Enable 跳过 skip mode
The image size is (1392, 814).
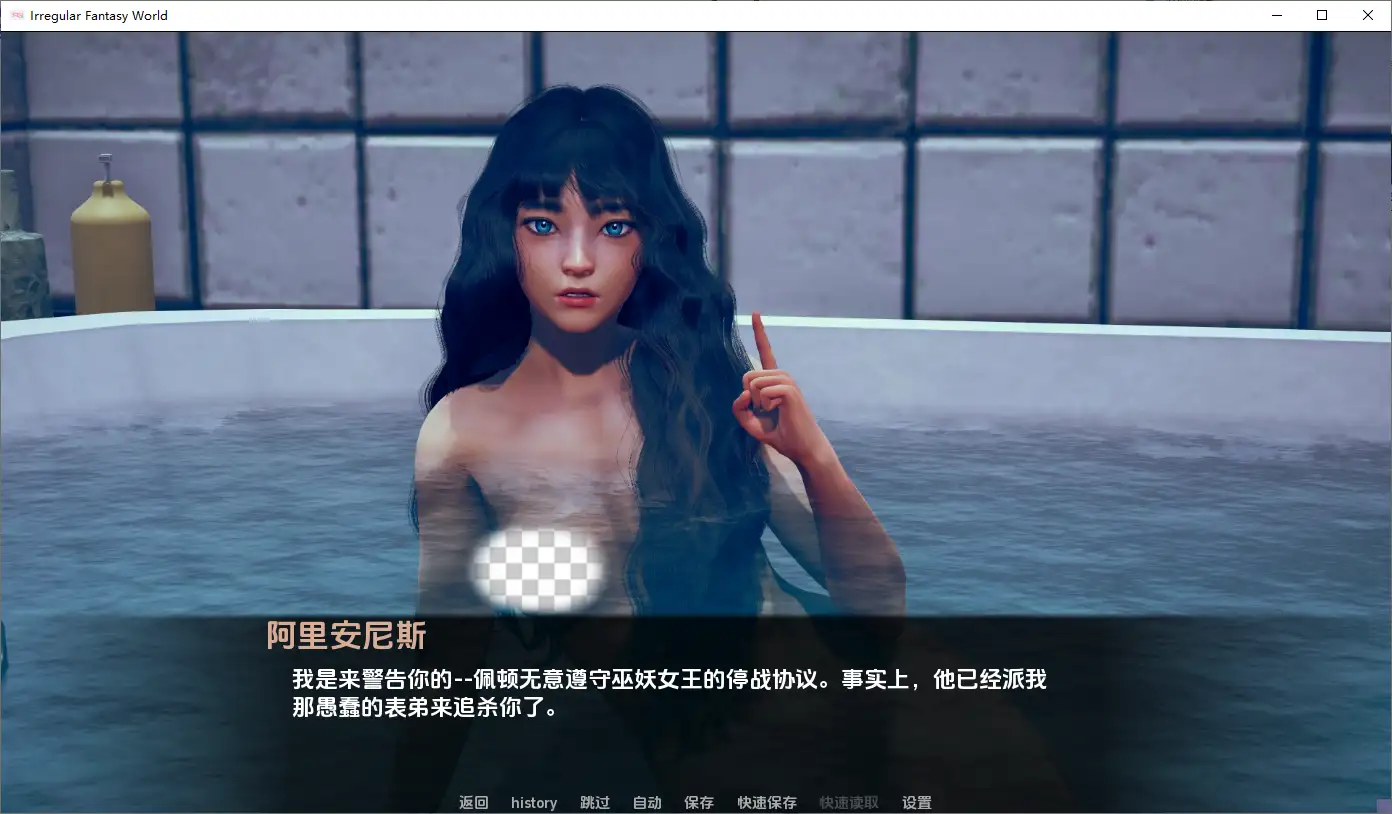tap(594, 802)
